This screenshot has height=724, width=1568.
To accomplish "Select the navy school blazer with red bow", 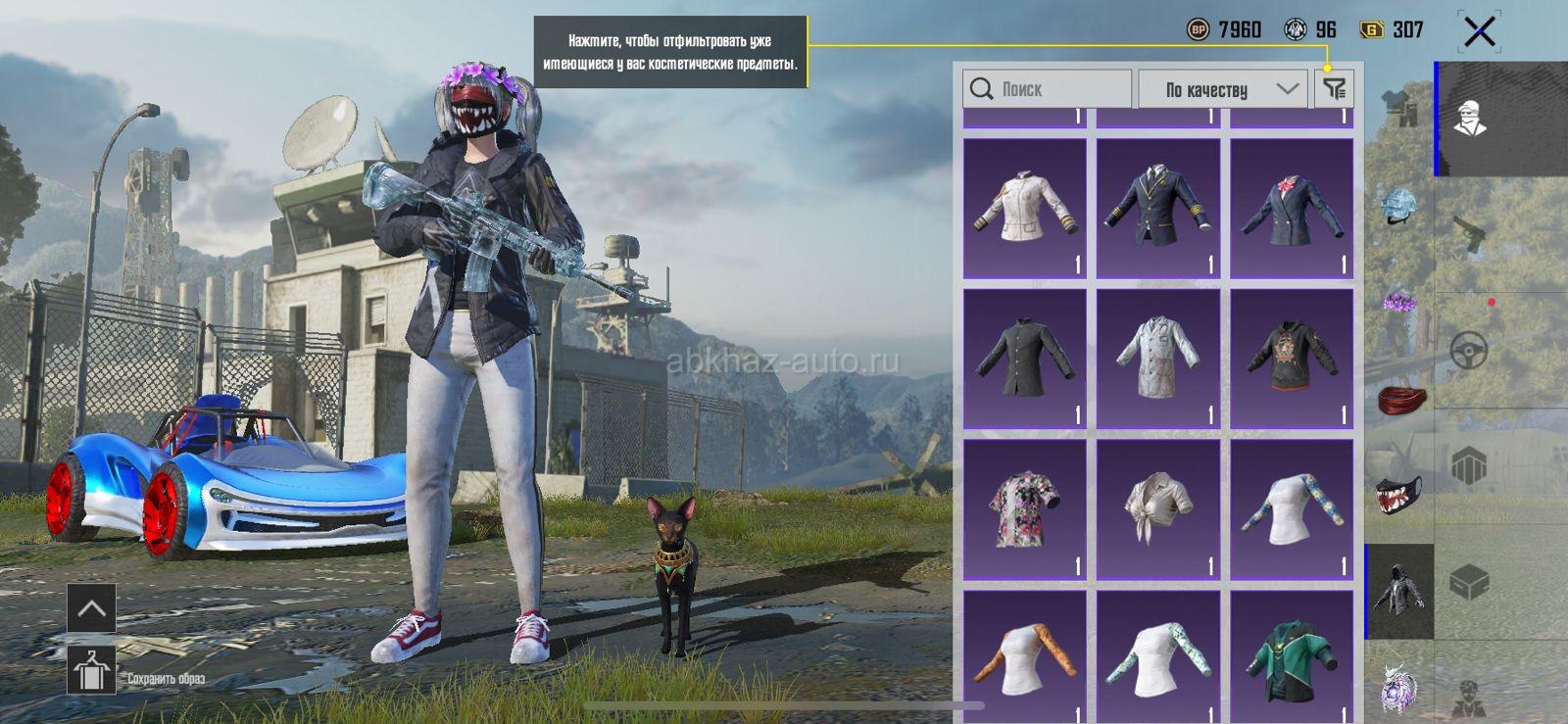I will [1291, 208].
